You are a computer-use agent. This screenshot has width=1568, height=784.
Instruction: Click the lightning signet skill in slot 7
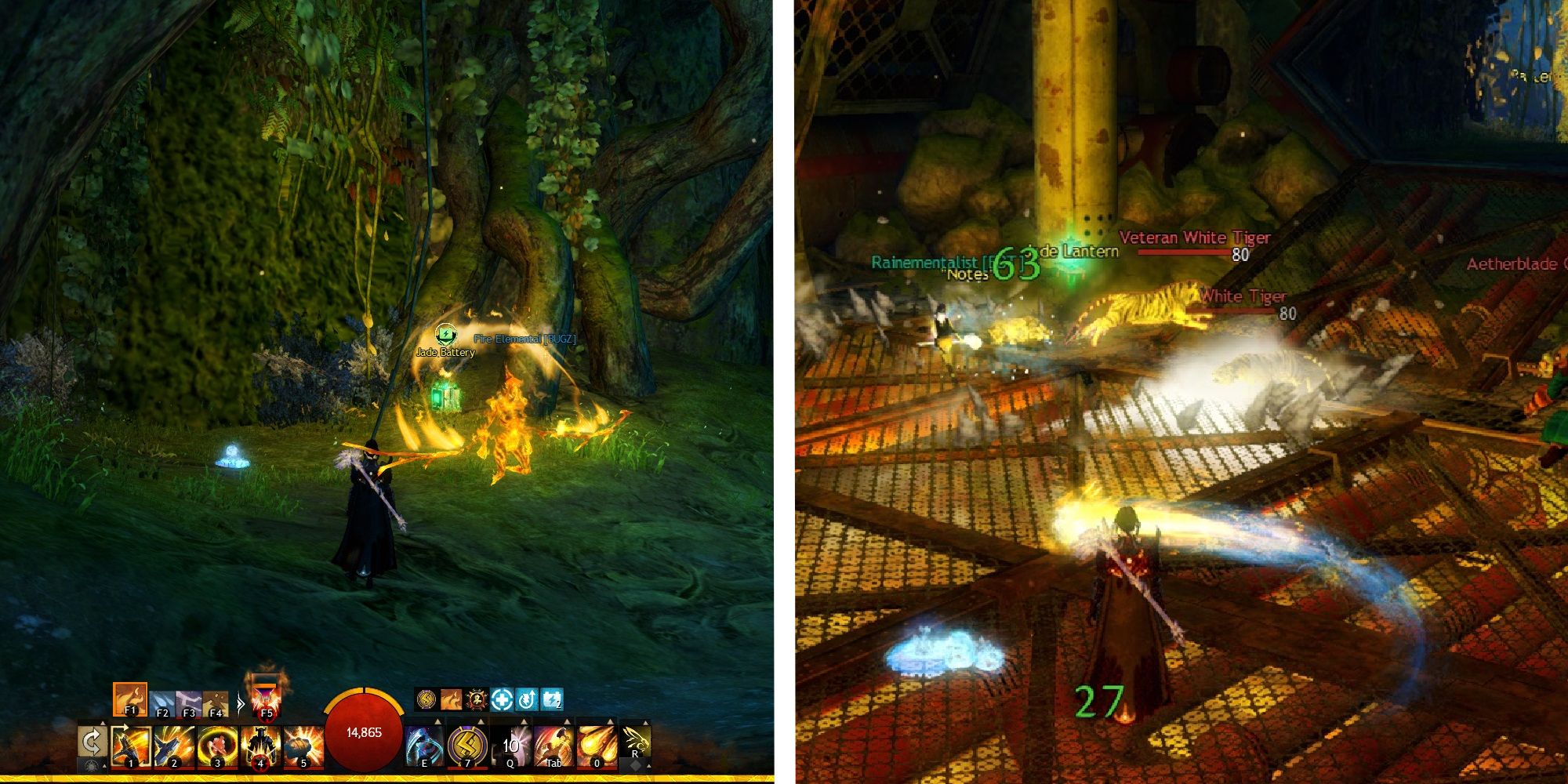467,744
